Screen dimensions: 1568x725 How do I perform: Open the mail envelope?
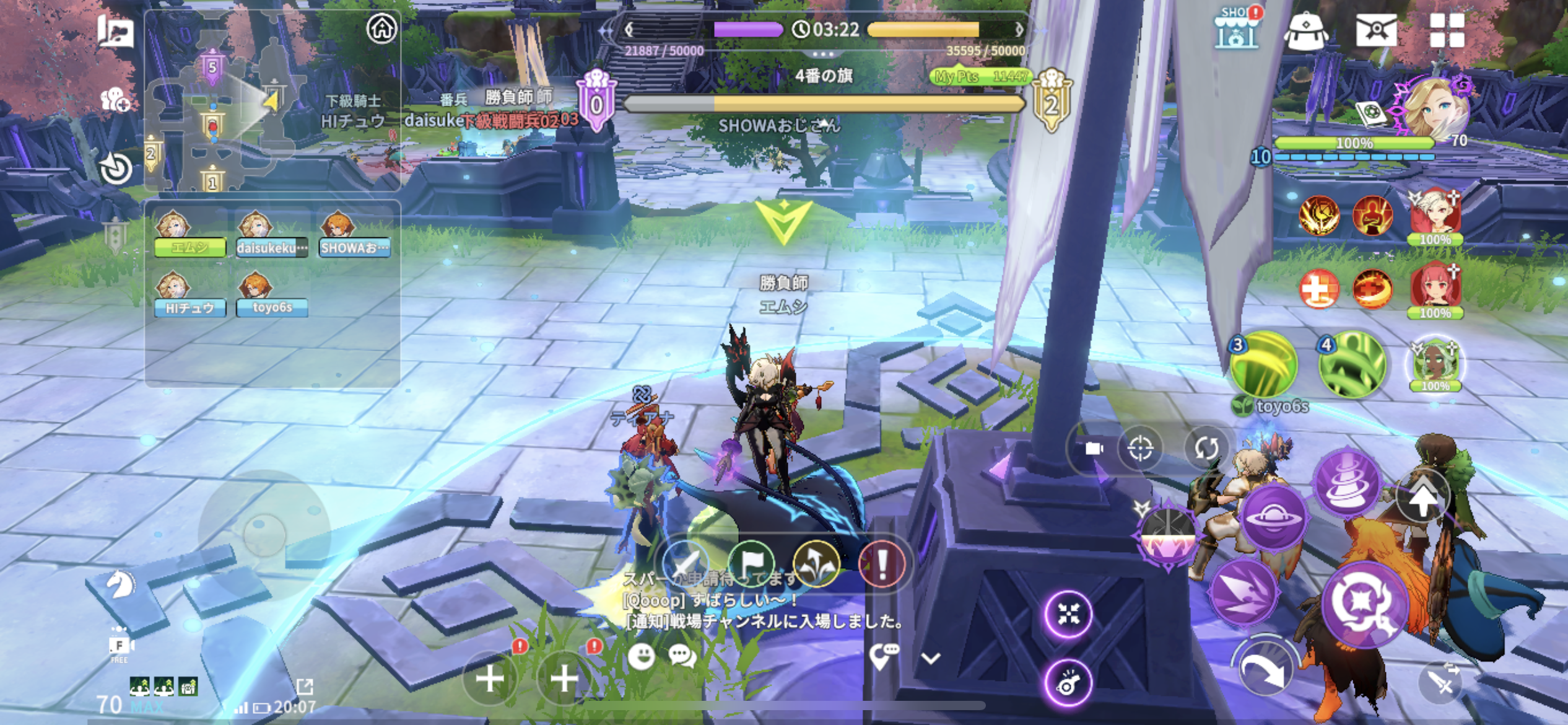tap(1376, 30)
